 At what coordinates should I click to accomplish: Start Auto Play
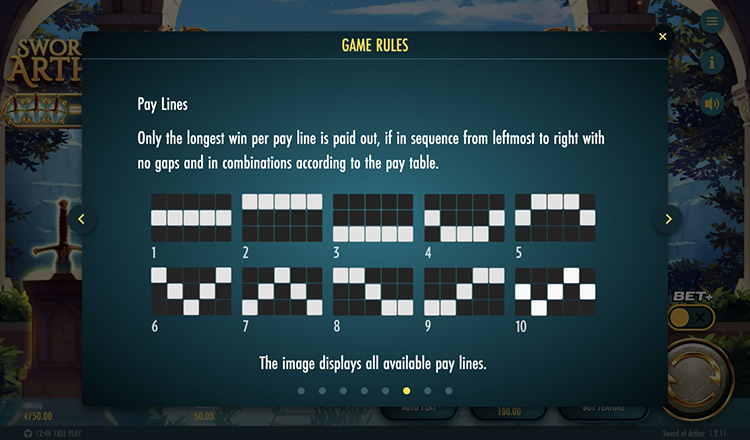click(416, 410)
